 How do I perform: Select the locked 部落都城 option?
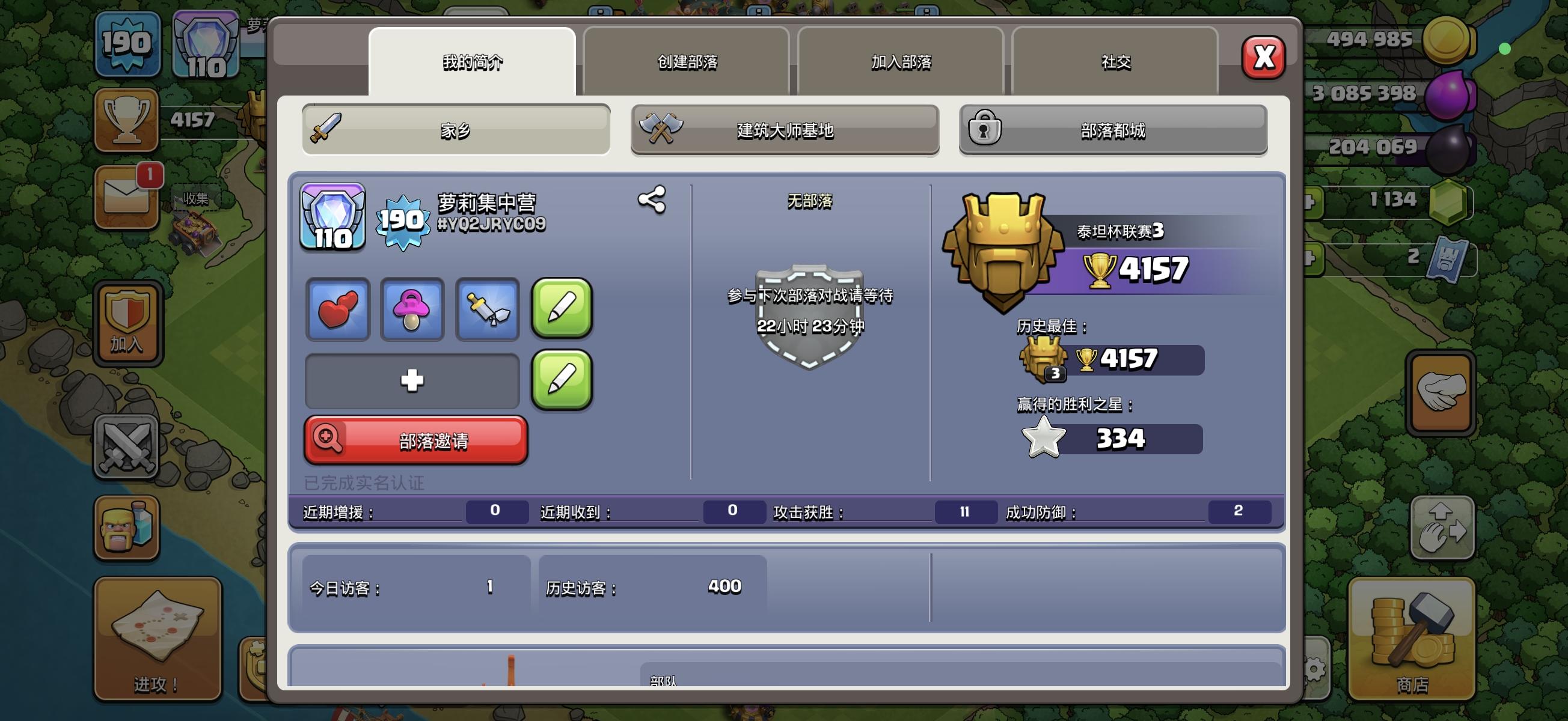coord(1112,130)
